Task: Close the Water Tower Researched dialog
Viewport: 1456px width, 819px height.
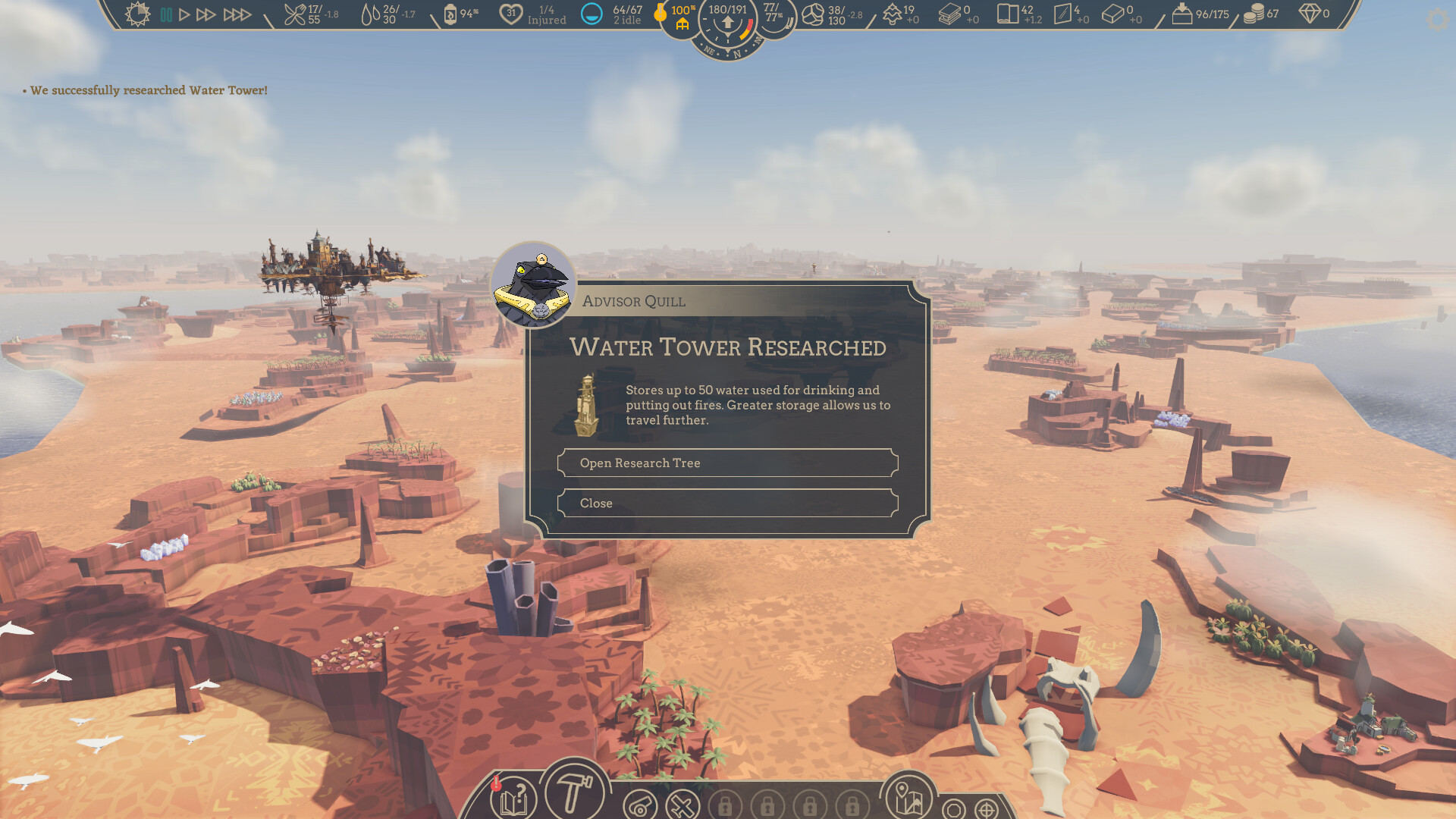Action: click(726, 503)
